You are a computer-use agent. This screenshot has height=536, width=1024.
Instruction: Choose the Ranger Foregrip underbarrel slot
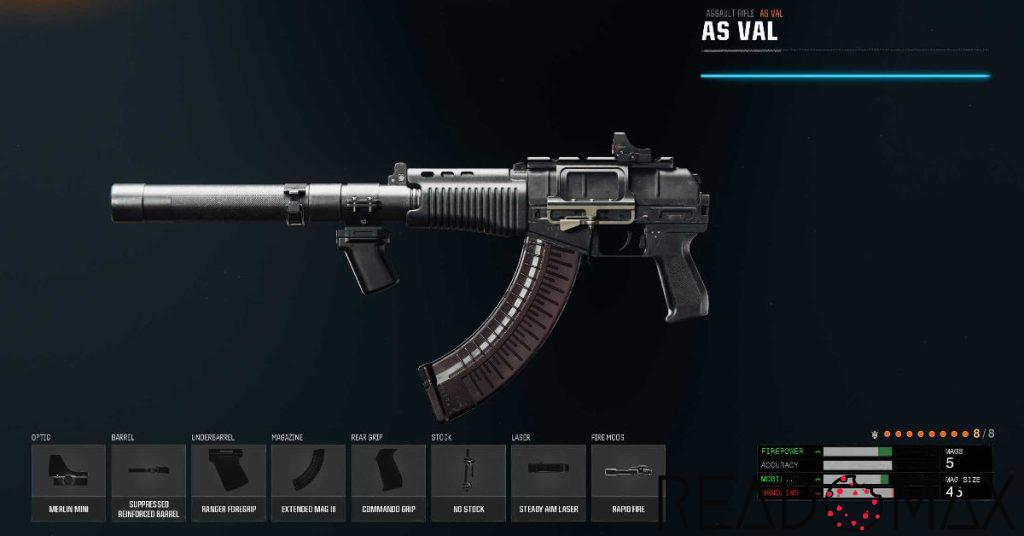click(228, 482)
